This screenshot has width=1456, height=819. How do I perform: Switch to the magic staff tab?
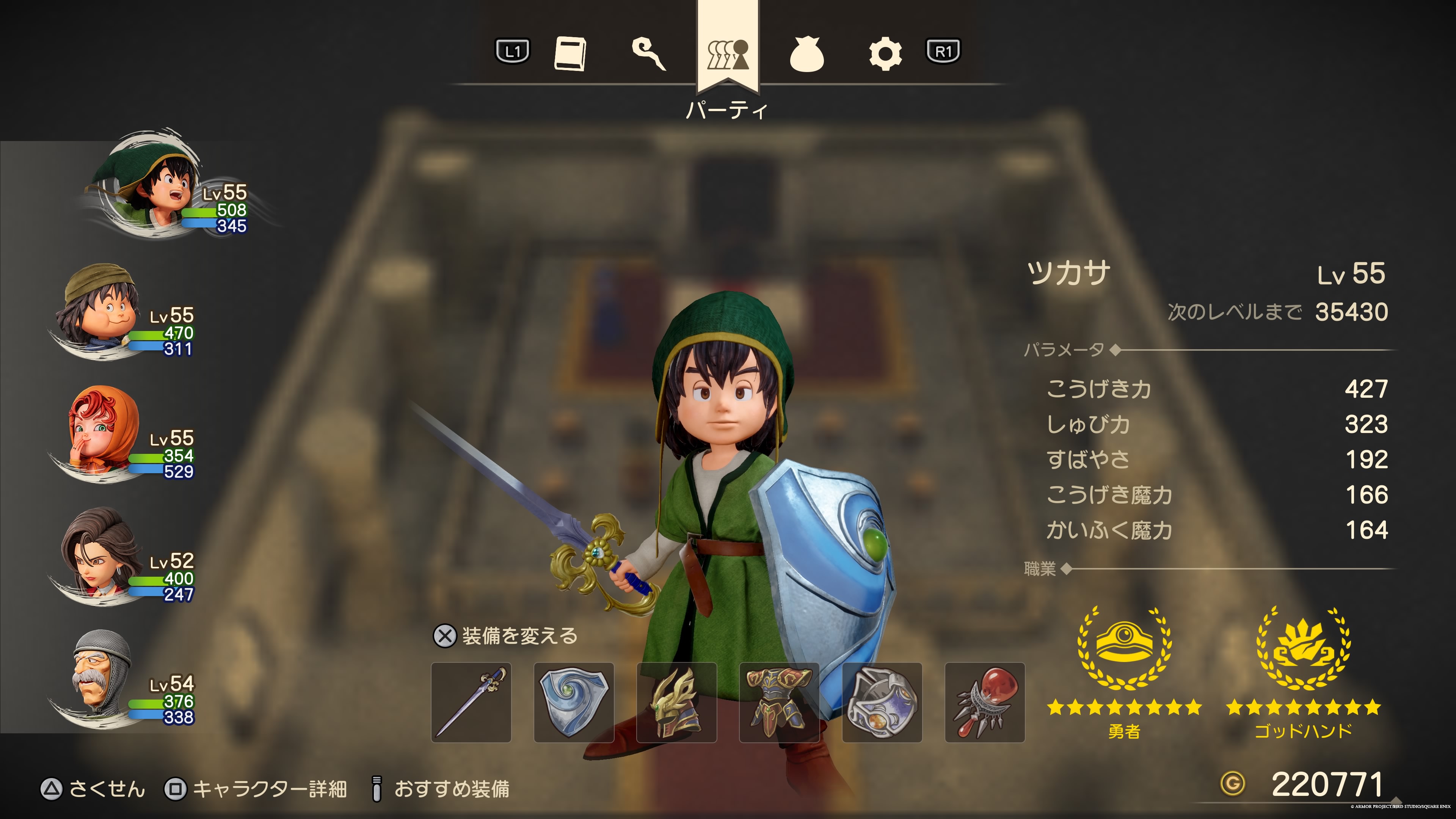648,54
